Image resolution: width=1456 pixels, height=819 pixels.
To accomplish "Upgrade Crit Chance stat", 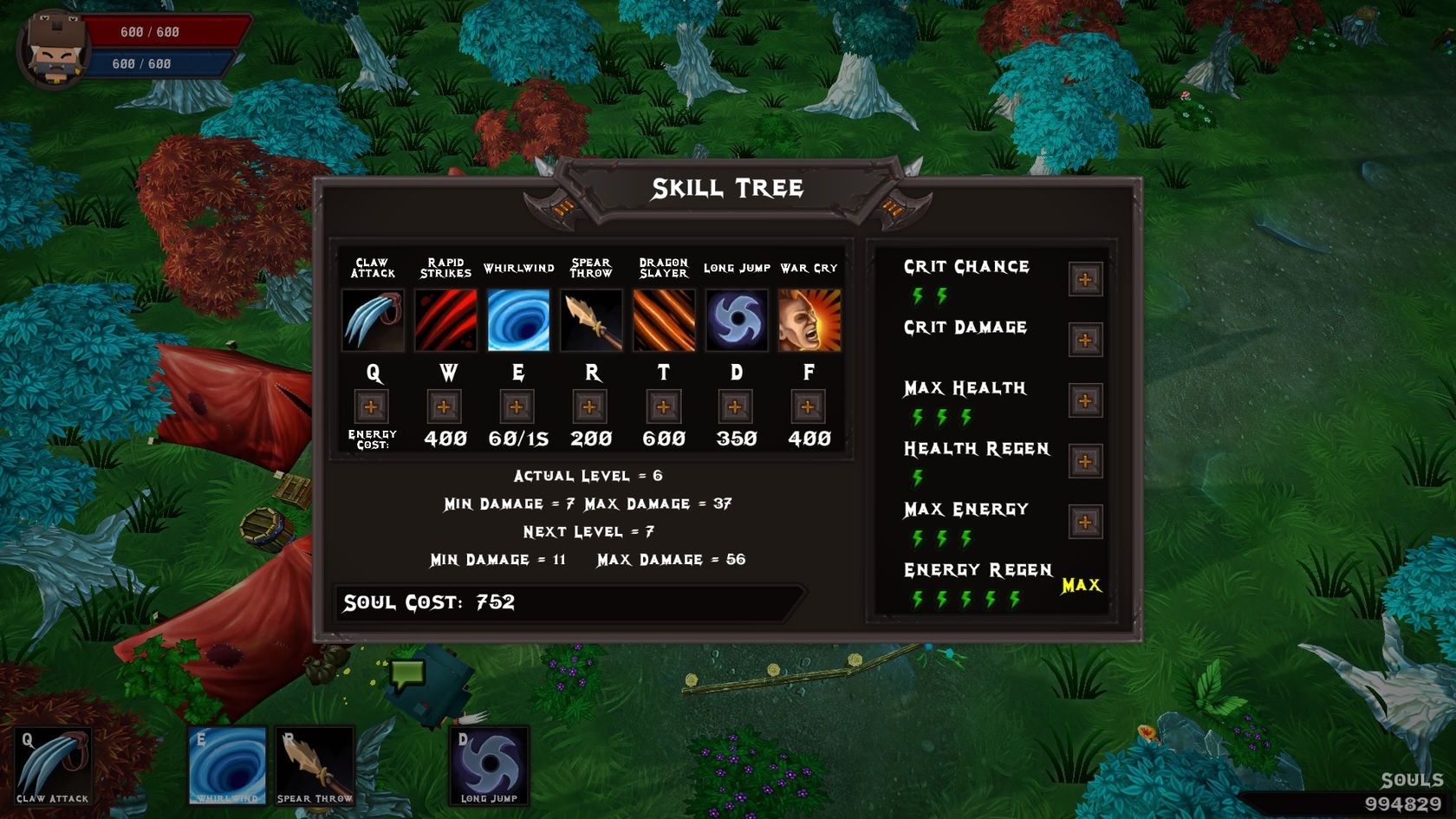I will 1085,279.
